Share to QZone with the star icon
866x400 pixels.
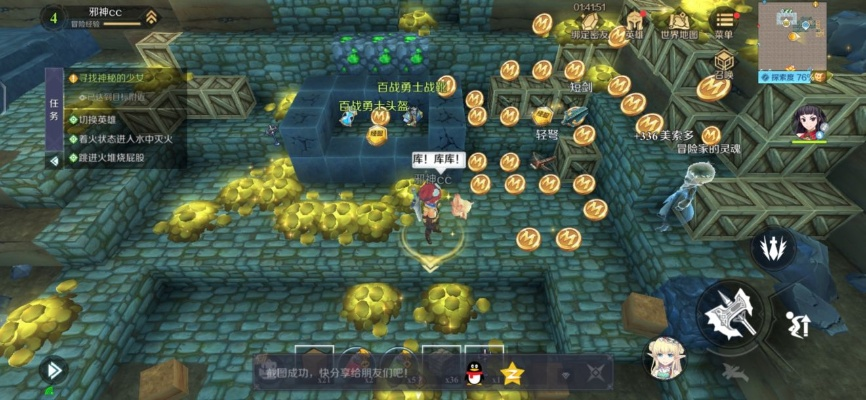(x=512, y=374)
